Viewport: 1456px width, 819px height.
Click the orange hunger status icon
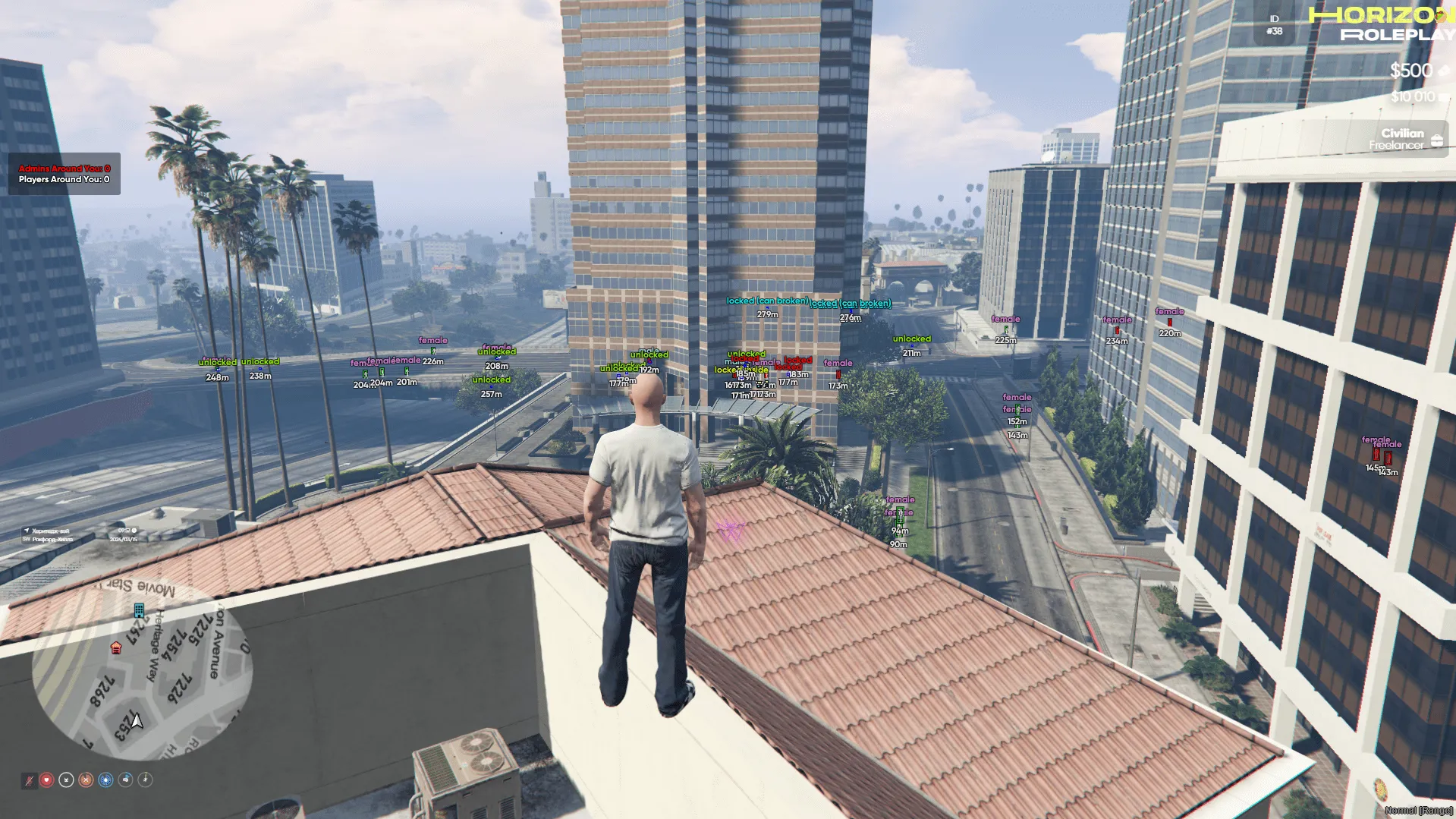pyautogui.click(x=86, y=780)
